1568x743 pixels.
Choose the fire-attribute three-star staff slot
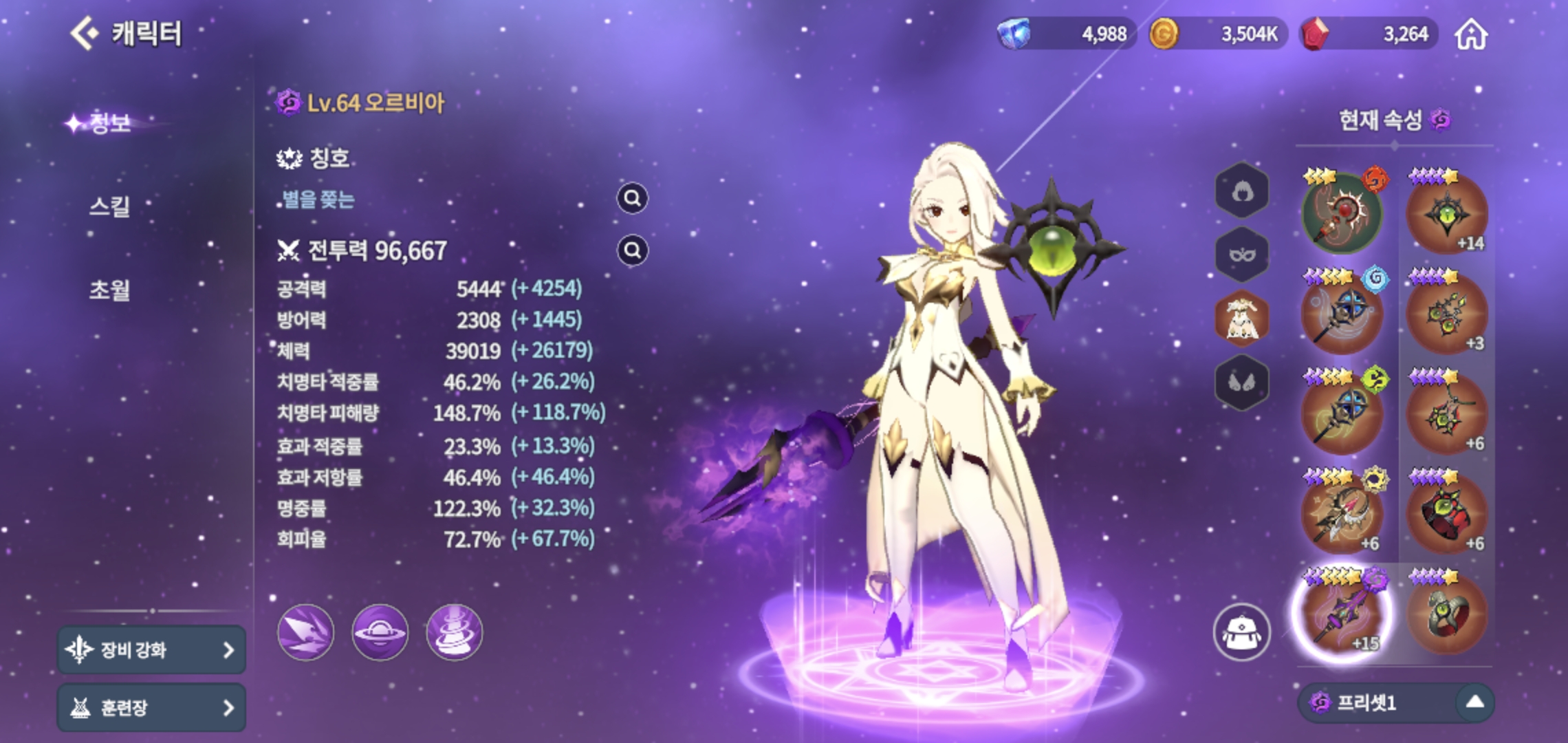(x=1342, y=213)
